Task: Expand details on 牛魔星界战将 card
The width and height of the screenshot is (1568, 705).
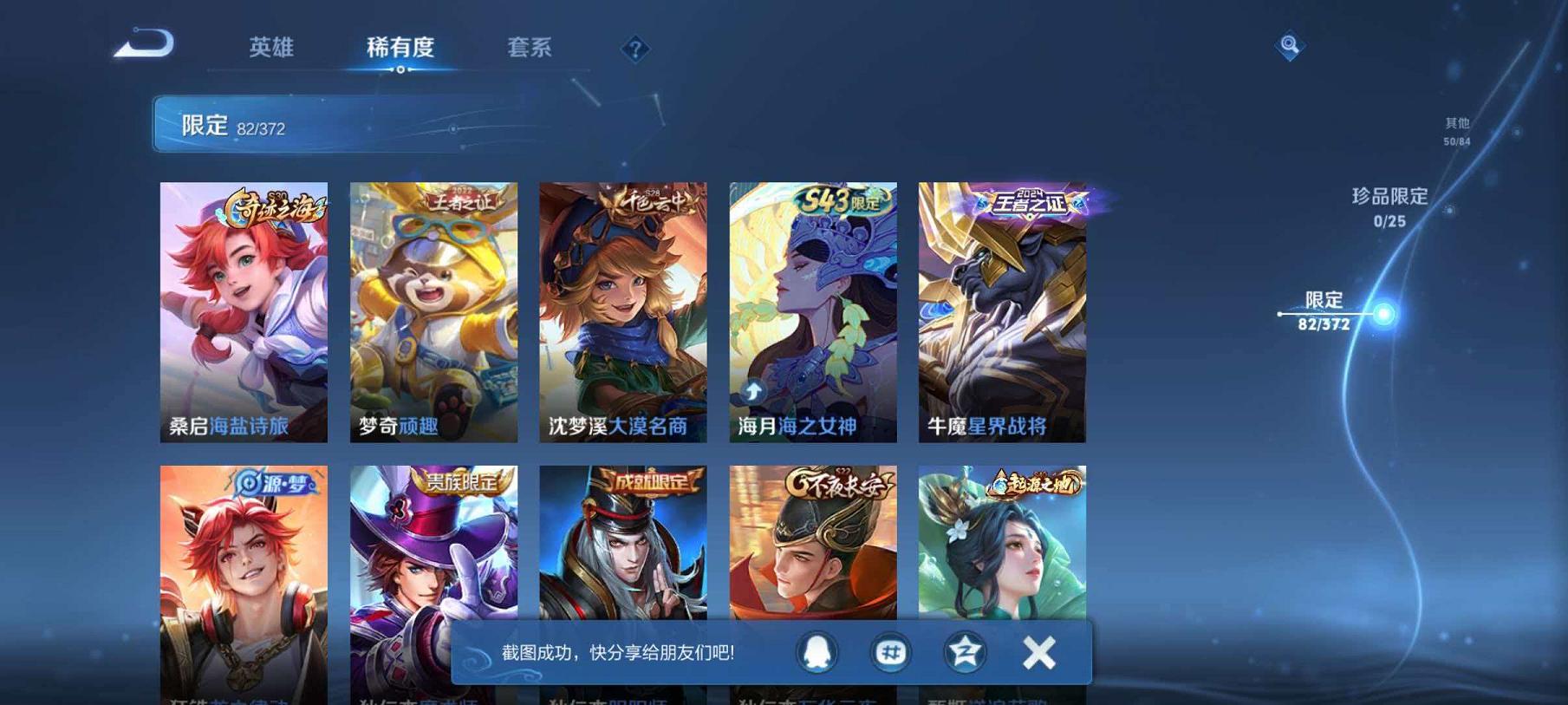Action: [1002, 312]
